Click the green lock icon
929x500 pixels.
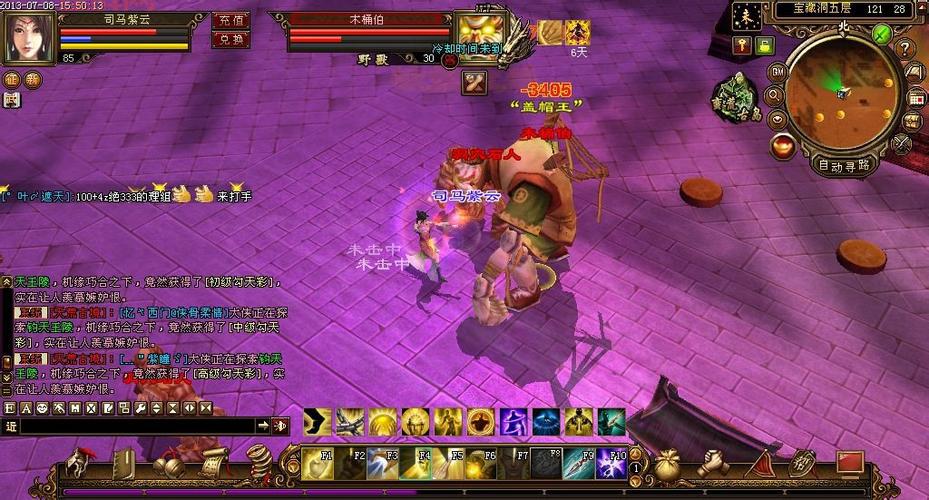point(765,45)
